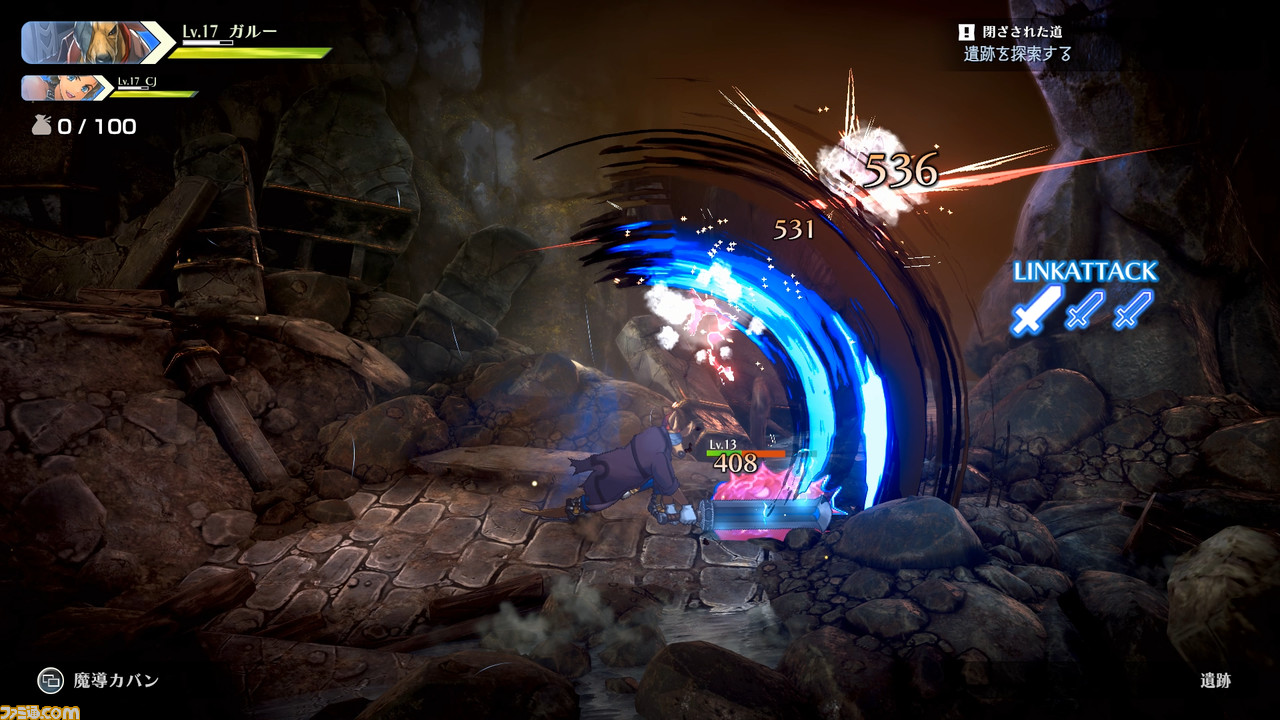Viewport: 1280px width, 720px height.
Task: Switch to the CJ party member portrait
Action: [62, 88]
